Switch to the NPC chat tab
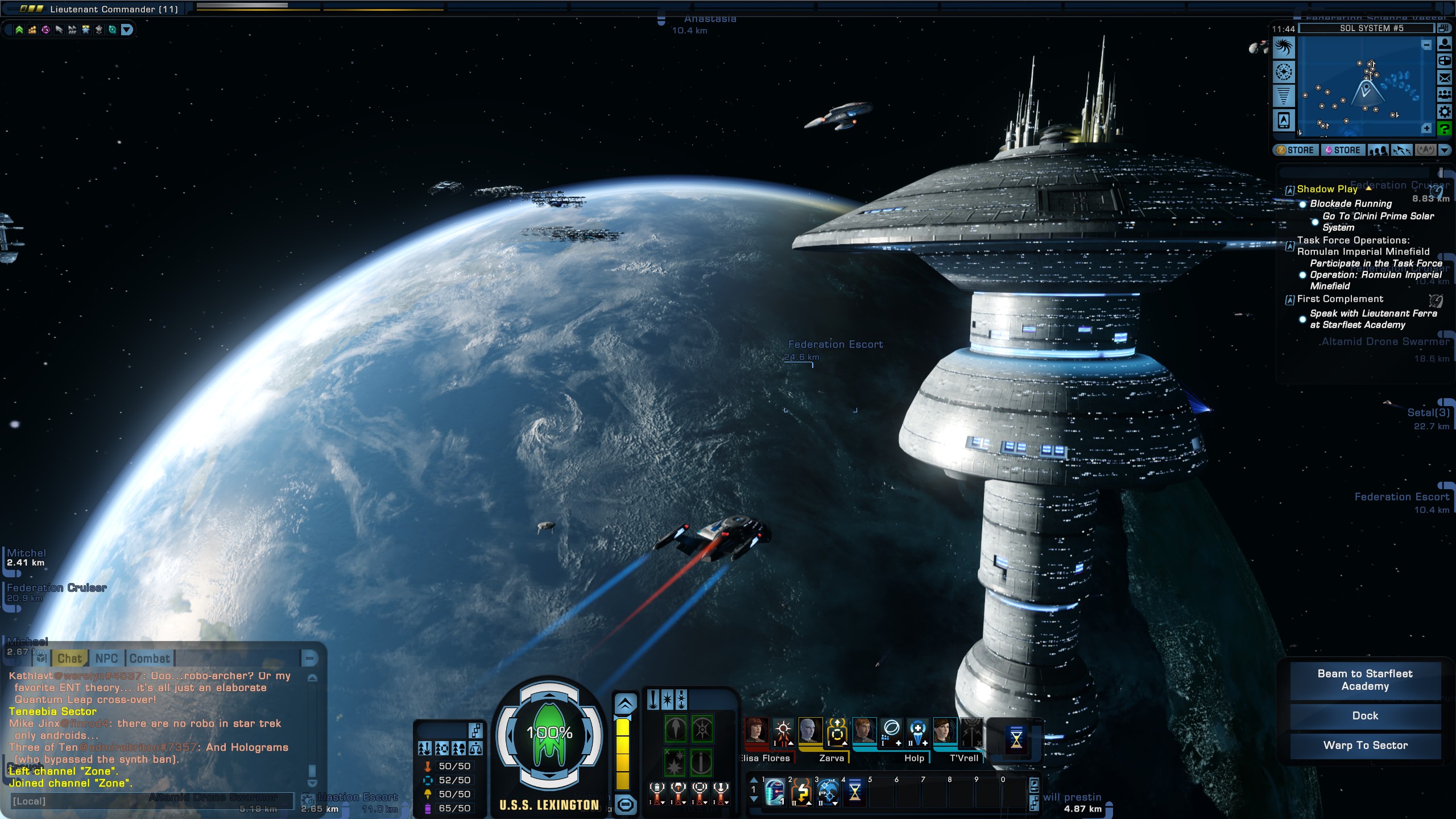 pyautogui.click(x=106, y=659)
